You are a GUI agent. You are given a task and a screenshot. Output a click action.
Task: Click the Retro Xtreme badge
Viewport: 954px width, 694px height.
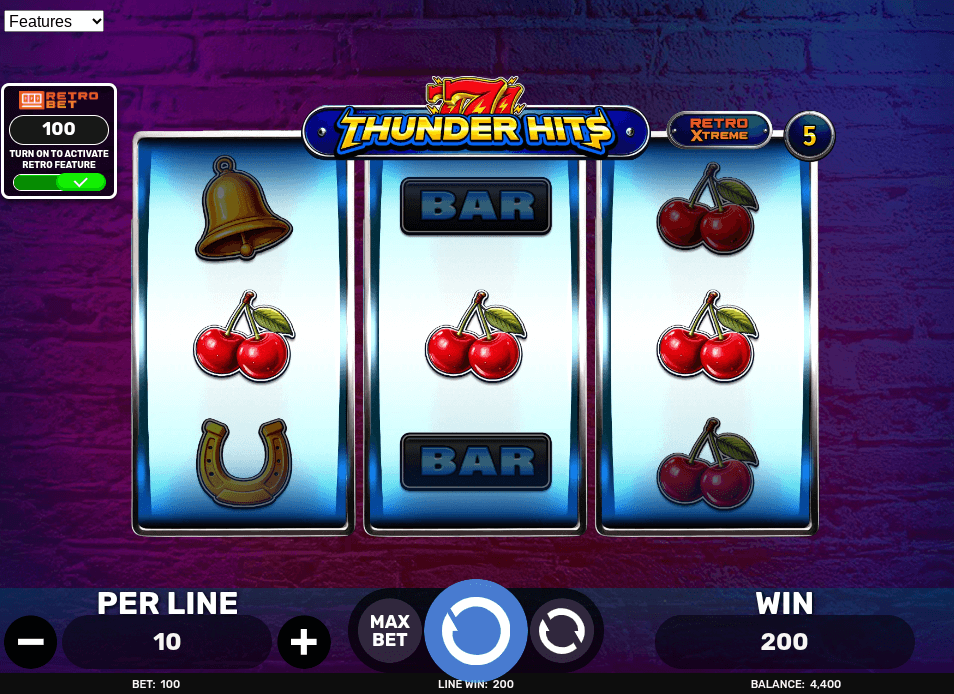tap(719, 130)
